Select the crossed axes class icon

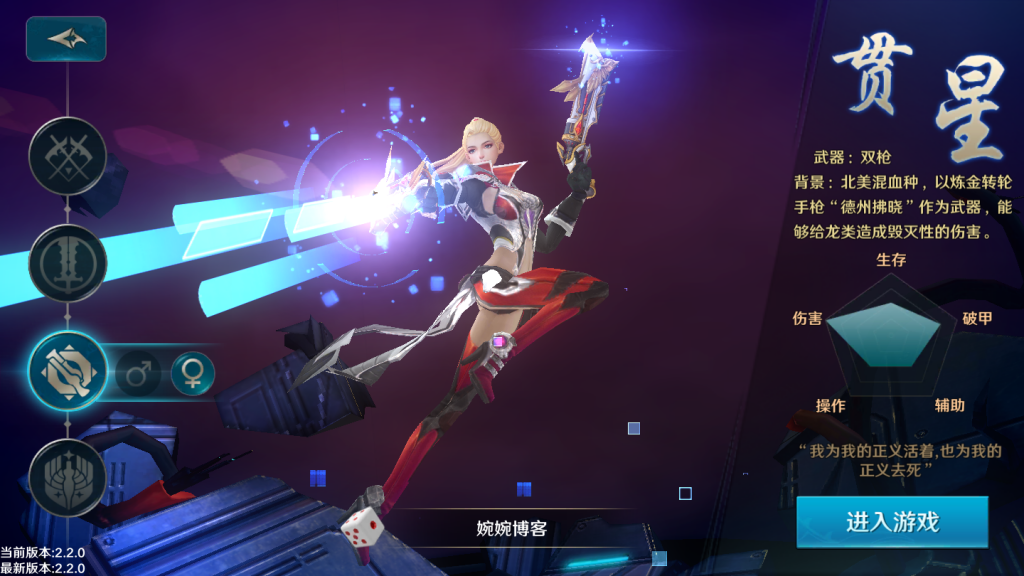68,155
